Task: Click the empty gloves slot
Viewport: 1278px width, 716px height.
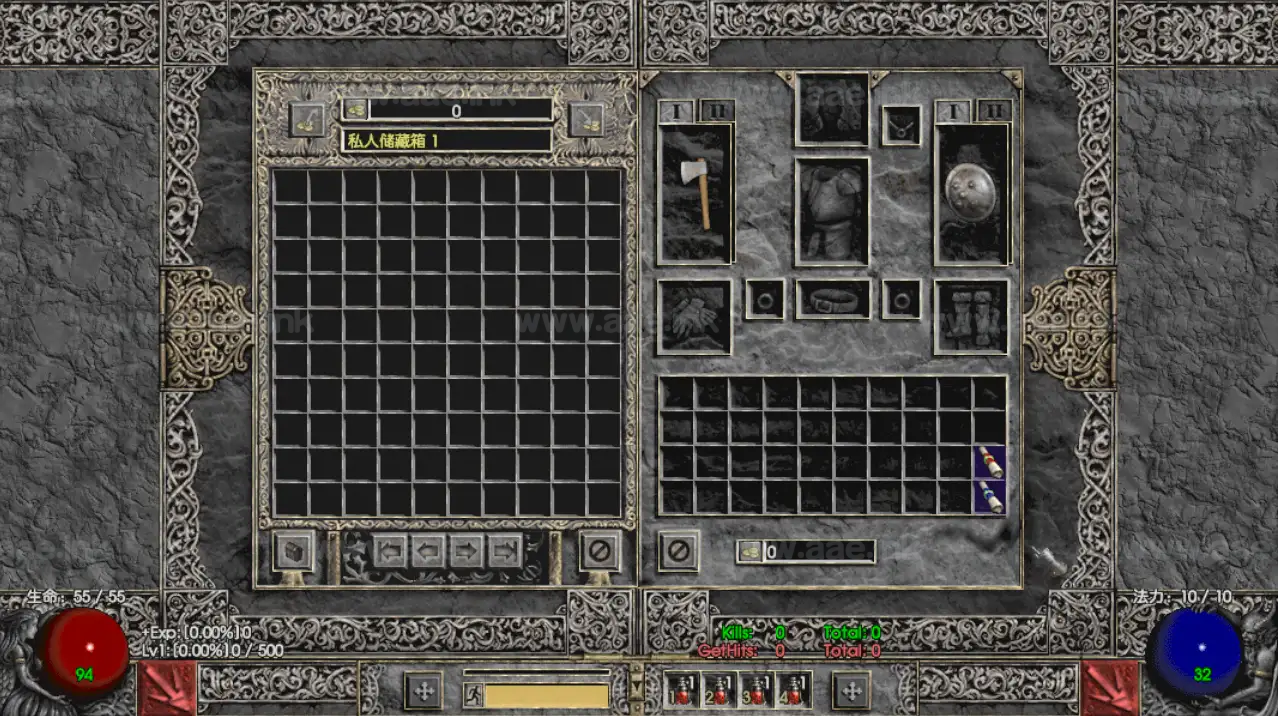Action: tap(694, 316)
